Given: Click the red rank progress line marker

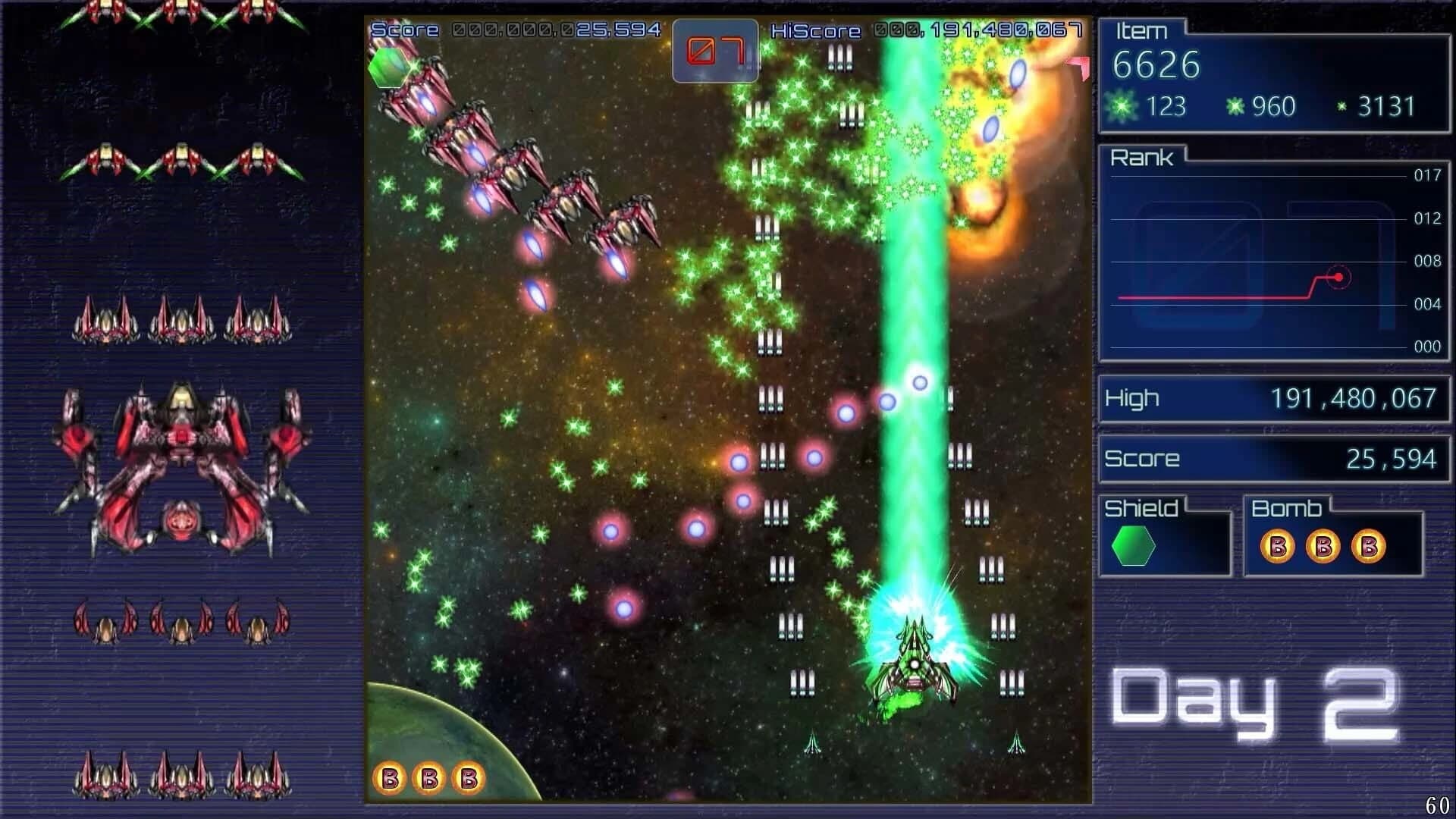Looking at the screenshot, I should 1339,277.
